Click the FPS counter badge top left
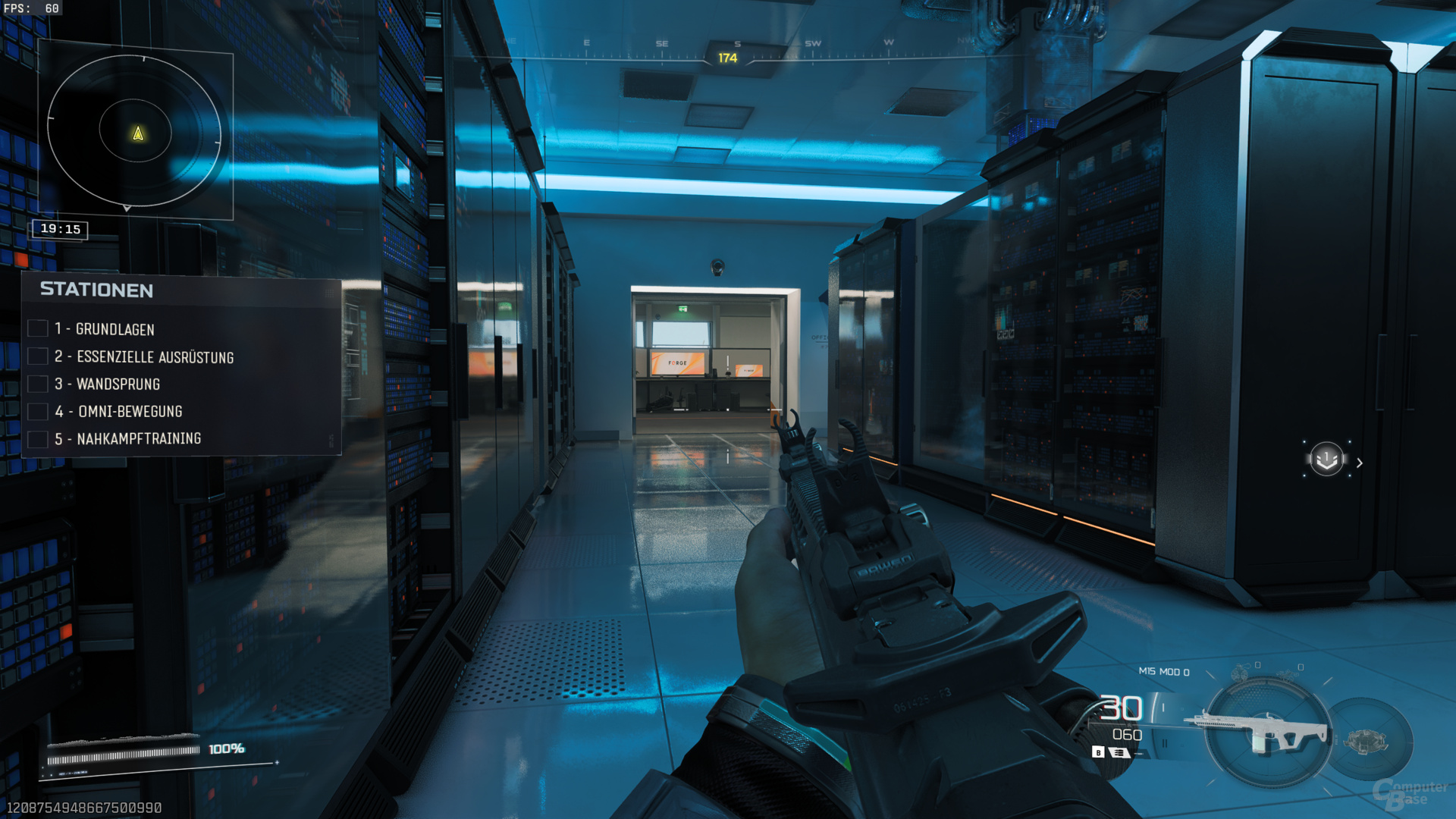1456x819 pixels. [x=34, y=8]
